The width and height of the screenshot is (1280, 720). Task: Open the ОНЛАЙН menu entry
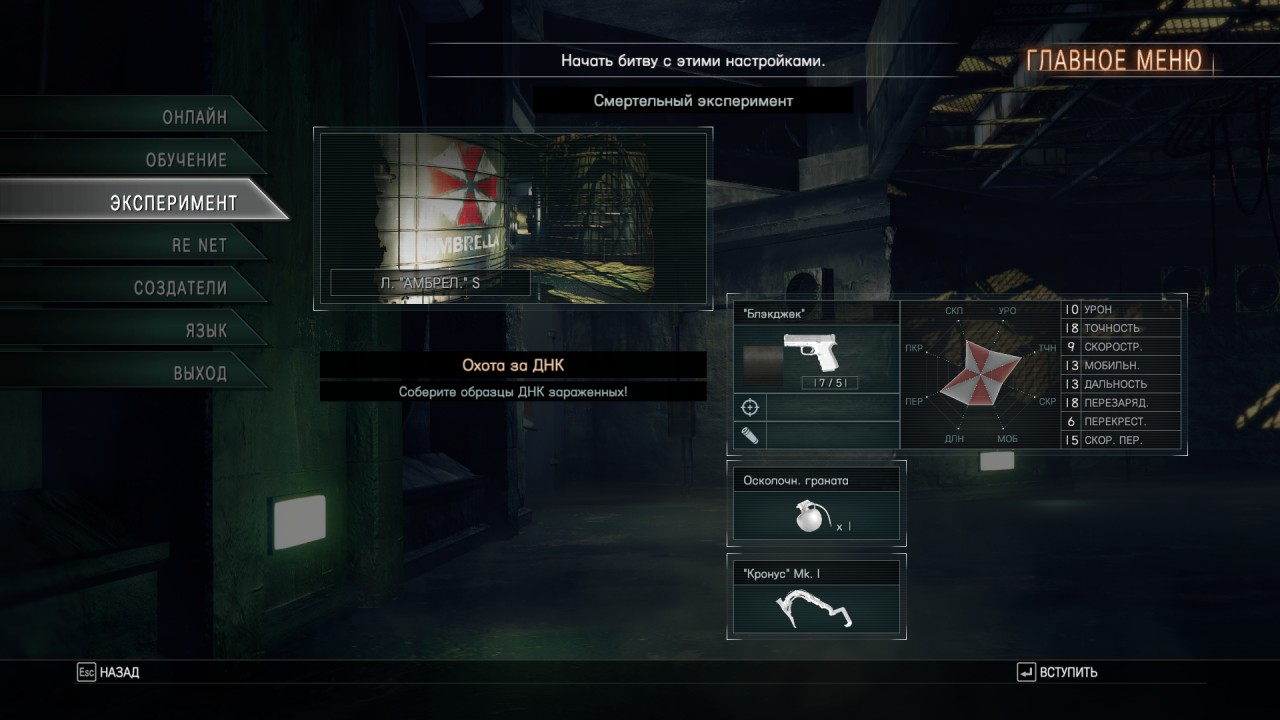pos(194,117)
